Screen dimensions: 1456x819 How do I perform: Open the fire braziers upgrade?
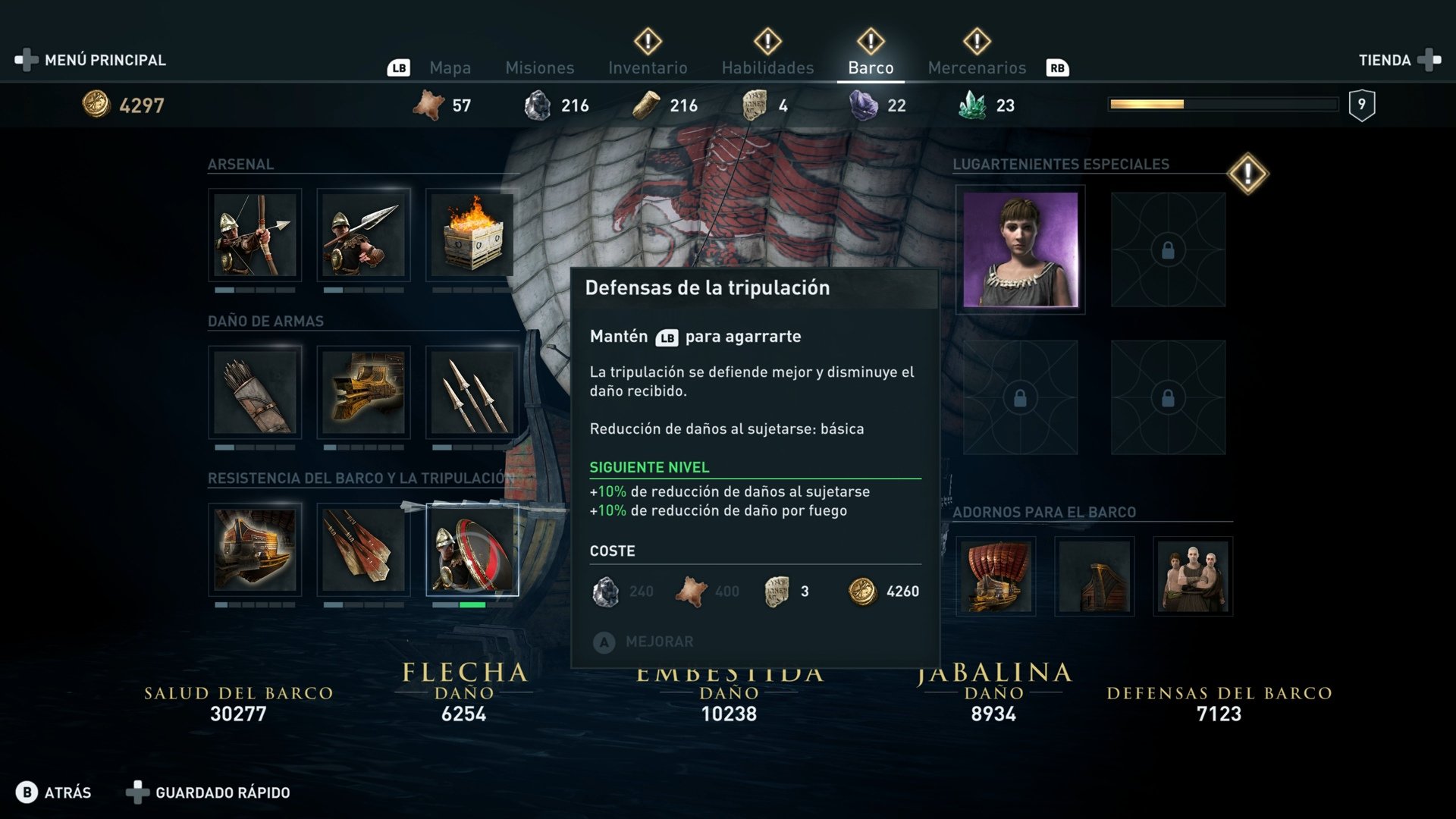point(470,235)
